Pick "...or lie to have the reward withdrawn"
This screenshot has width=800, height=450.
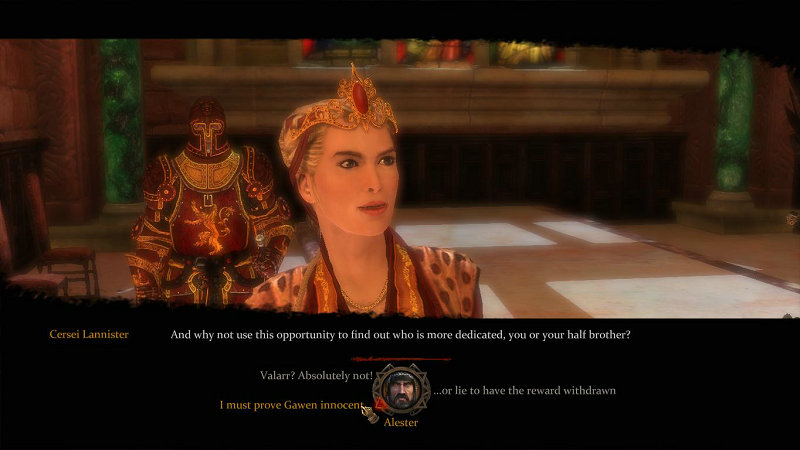[x=523, y=389]
